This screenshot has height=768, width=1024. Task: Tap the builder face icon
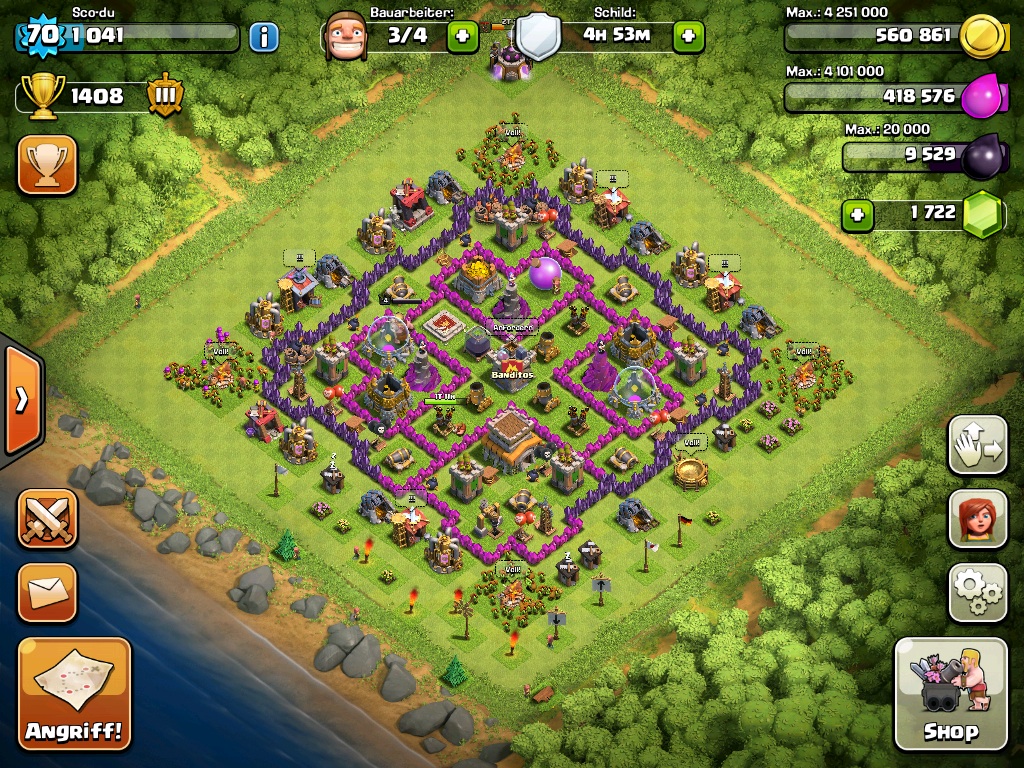[345, 37]
